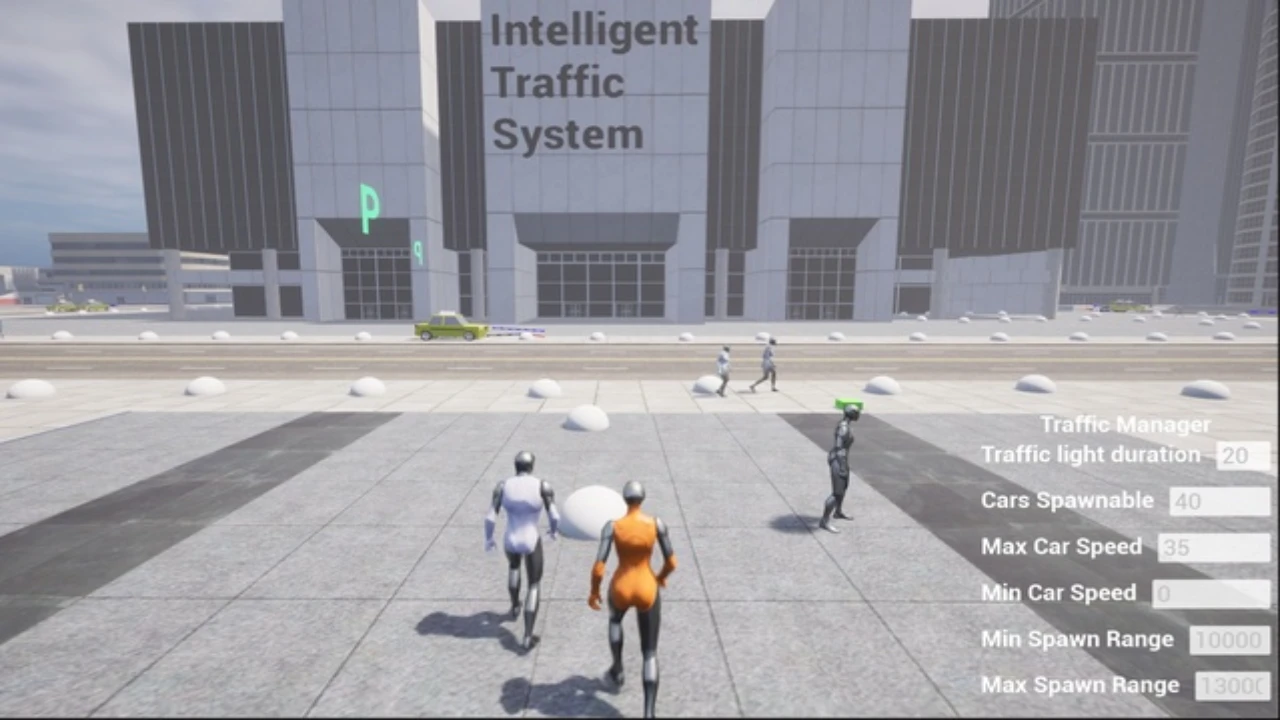Click the Min Spawn Range label
Image resolution: width=1280 pixels, height=720 pixels.
click(1076, 638)
